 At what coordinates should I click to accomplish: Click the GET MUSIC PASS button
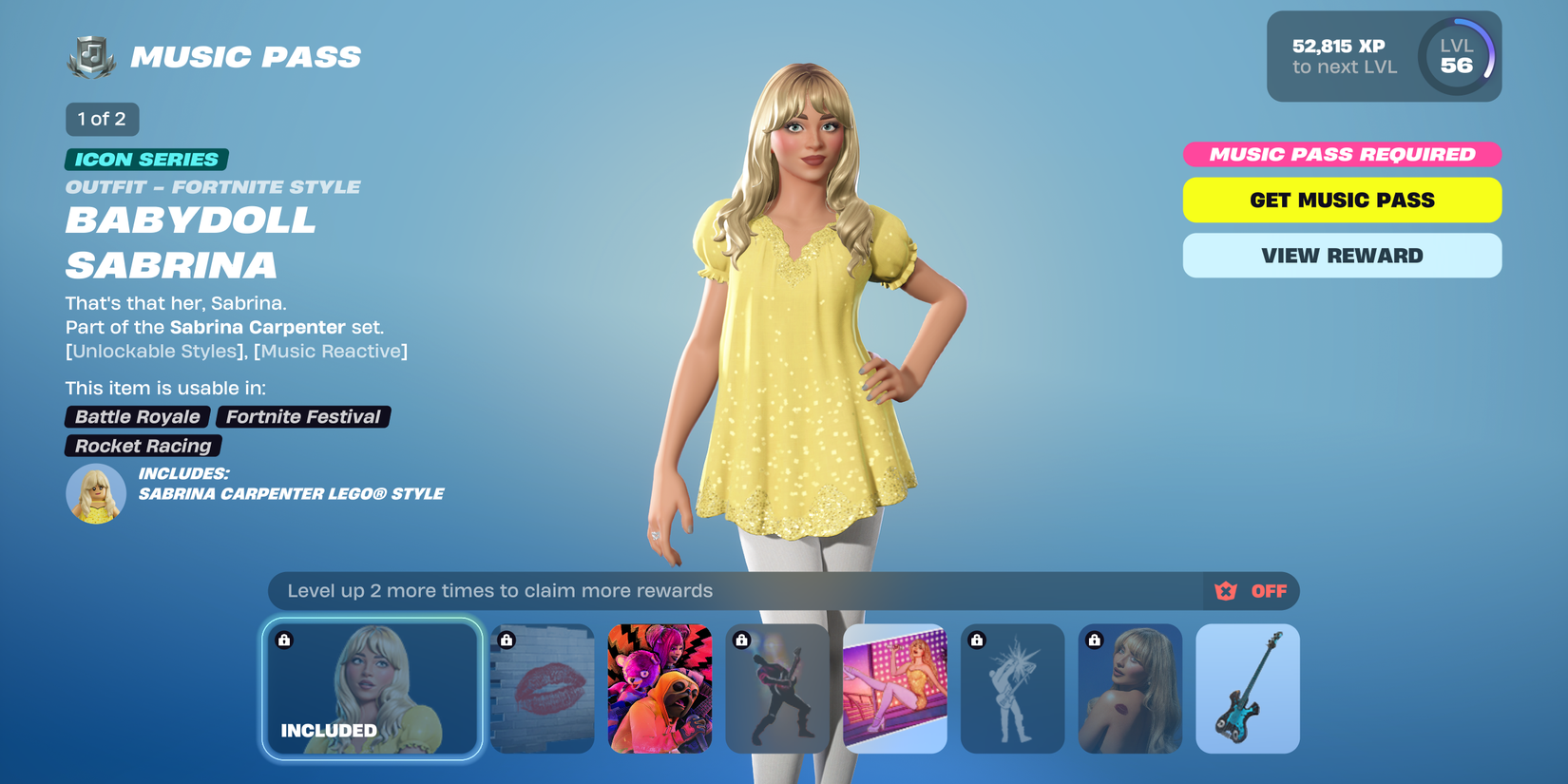coord(1341,200)
